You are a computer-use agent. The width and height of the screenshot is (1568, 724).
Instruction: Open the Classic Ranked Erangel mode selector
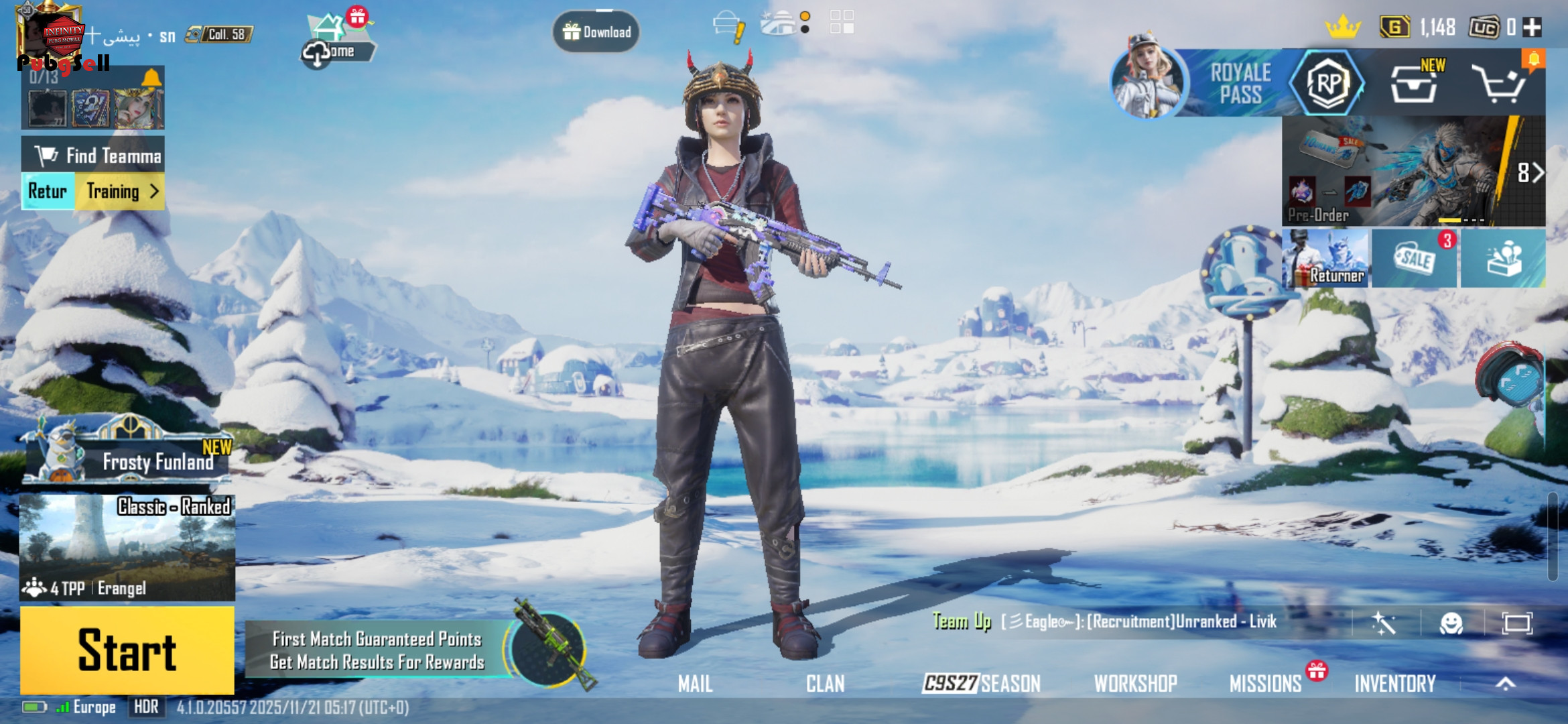[127, 546]
